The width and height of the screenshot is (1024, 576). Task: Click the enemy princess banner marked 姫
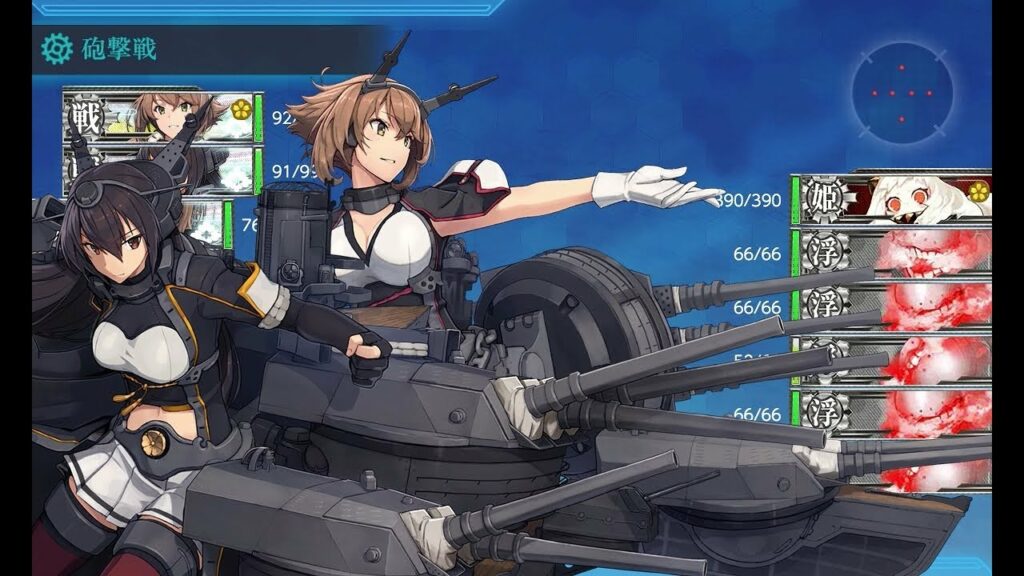[x=892, y=198]
